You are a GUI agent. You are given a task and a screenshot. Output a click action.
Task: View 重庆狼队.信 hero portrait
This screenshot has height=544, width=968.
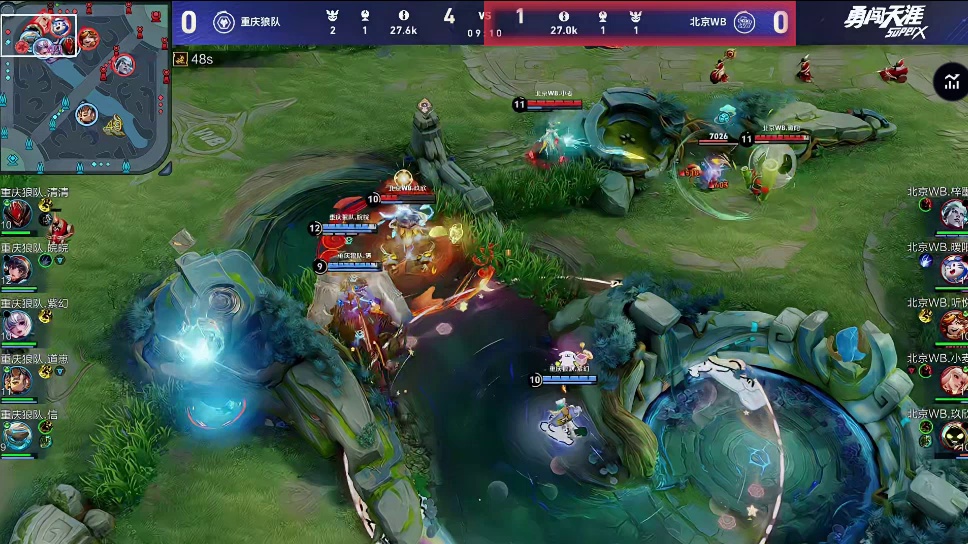tap(17, 435)
